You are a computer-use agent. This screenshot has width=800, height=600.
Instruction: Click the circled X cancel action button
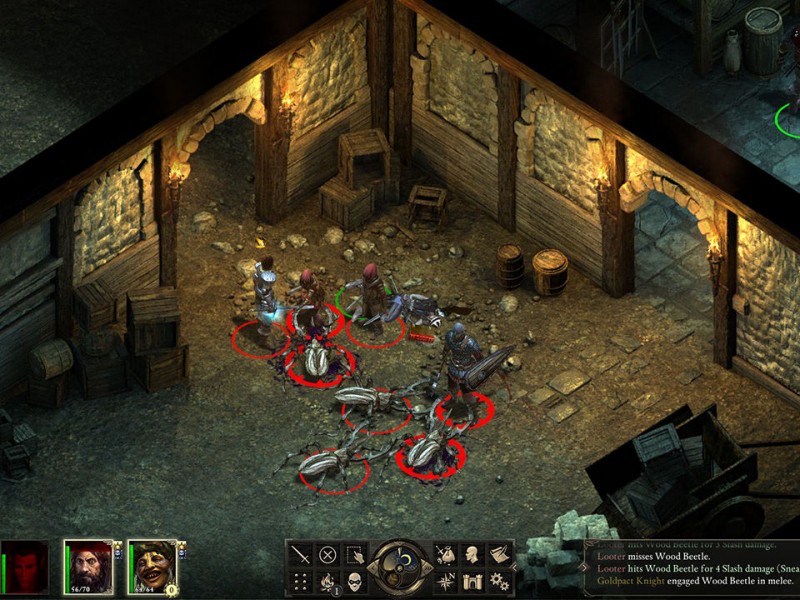327,555
